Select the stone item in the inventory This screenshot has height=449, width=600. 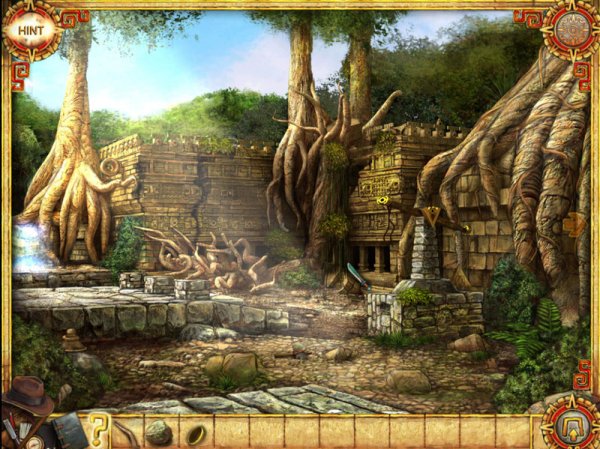pyautogui.click(x=159, y=432)
